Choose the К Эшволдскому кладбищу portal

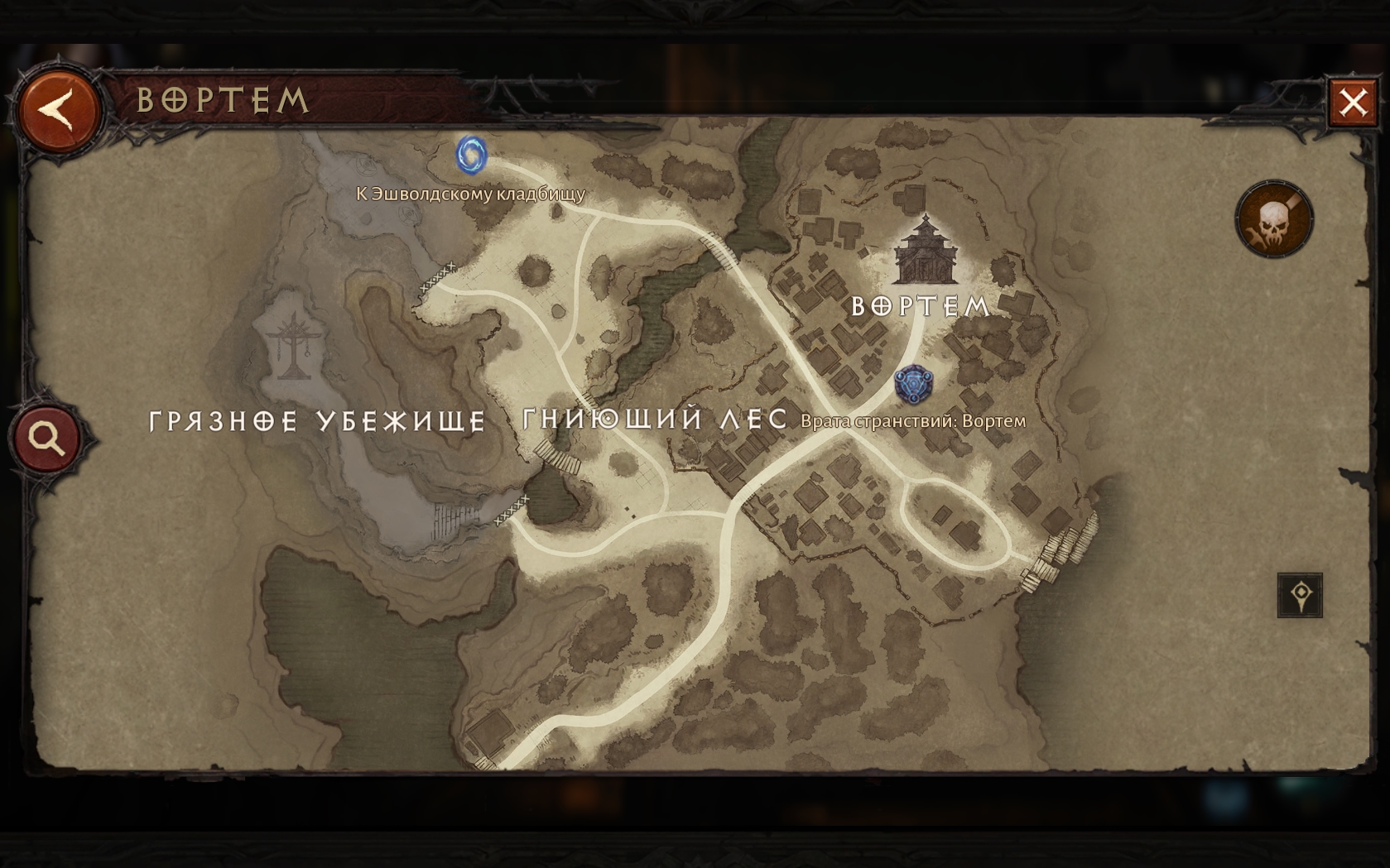coord(471,156)
